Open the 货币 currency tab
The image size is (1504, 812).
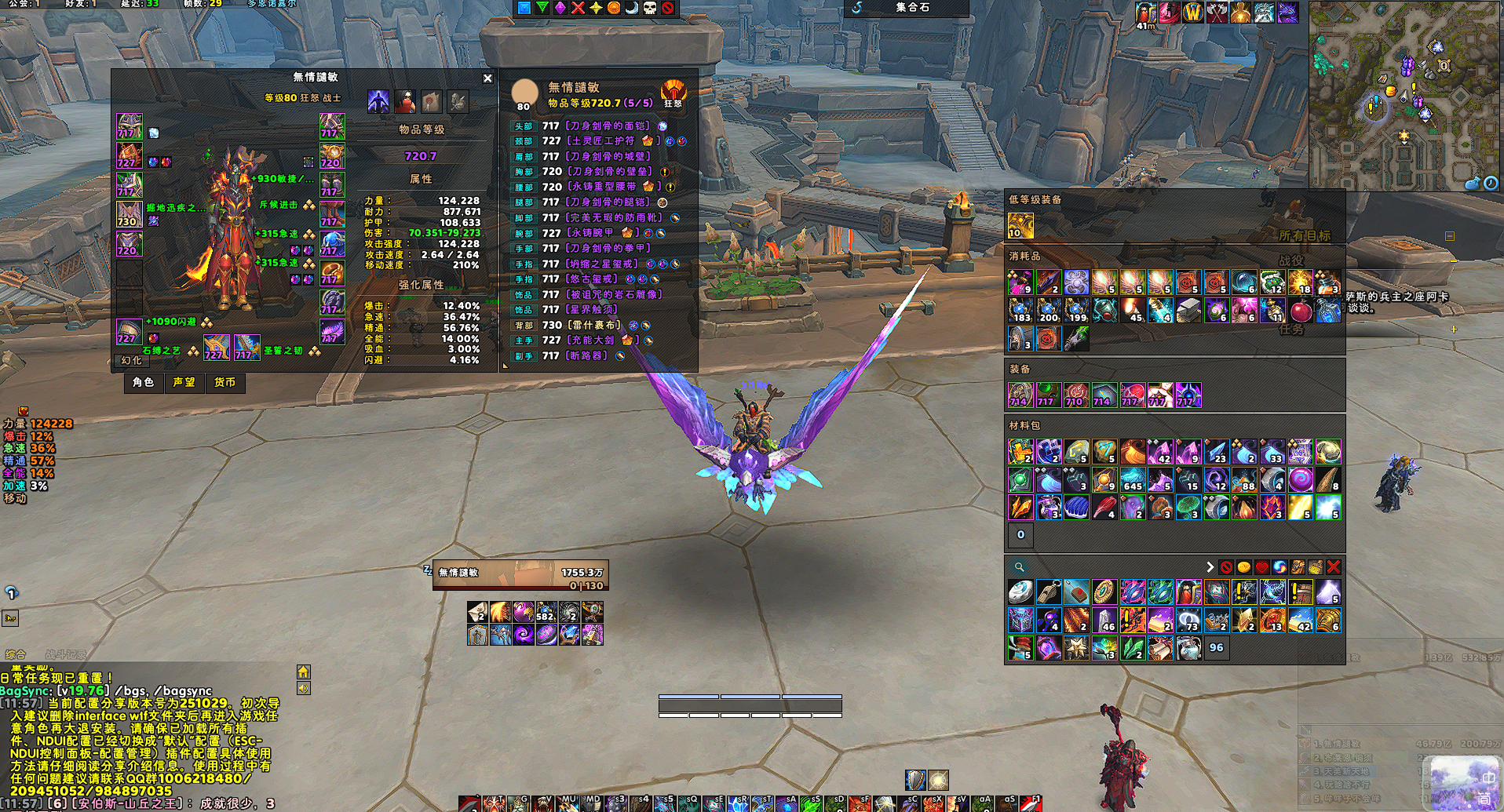(225, 382)
